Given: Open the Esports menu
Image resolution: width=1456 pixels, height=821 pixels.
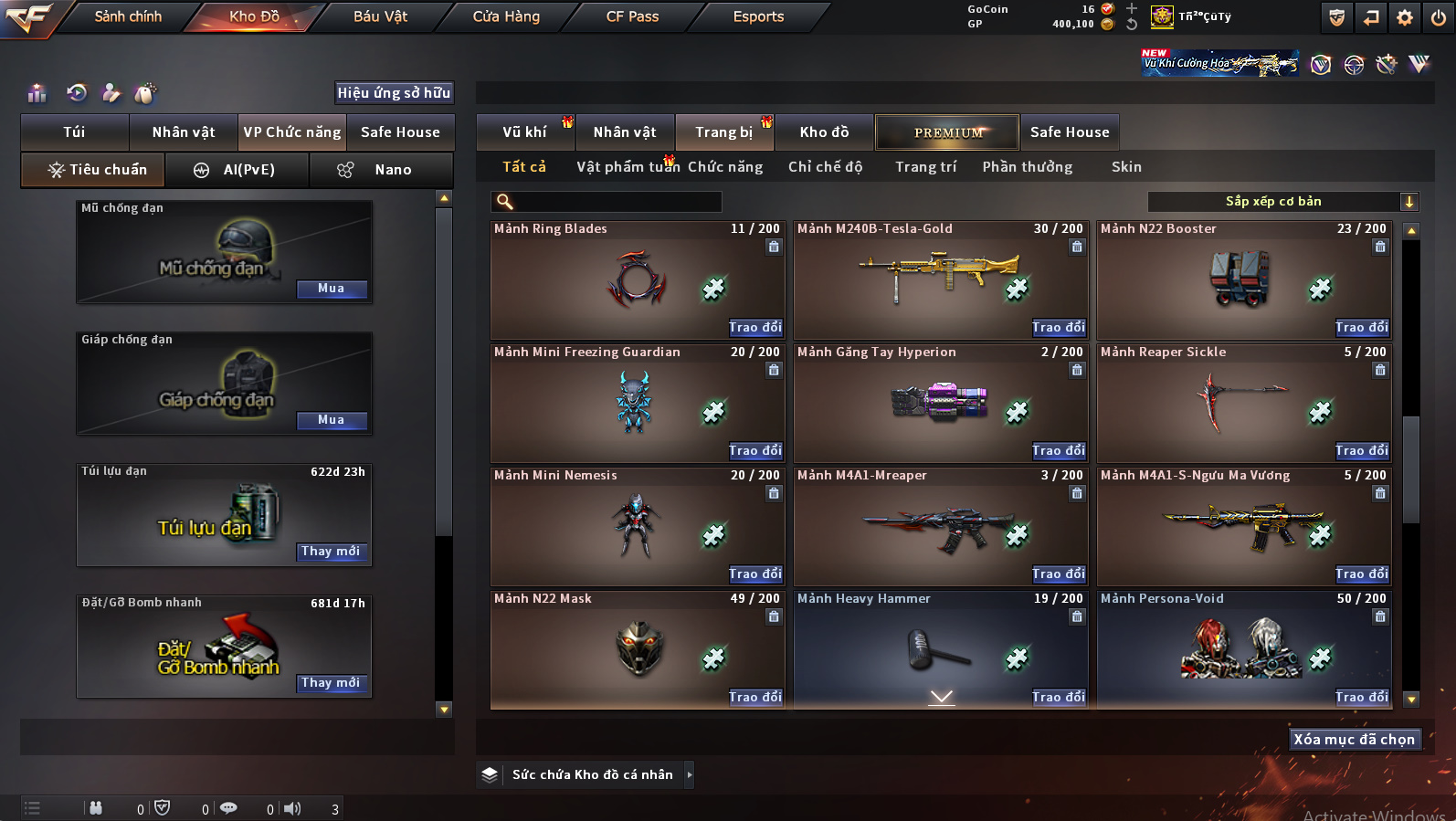Looking at the screenshot, I should click(758, 16).
